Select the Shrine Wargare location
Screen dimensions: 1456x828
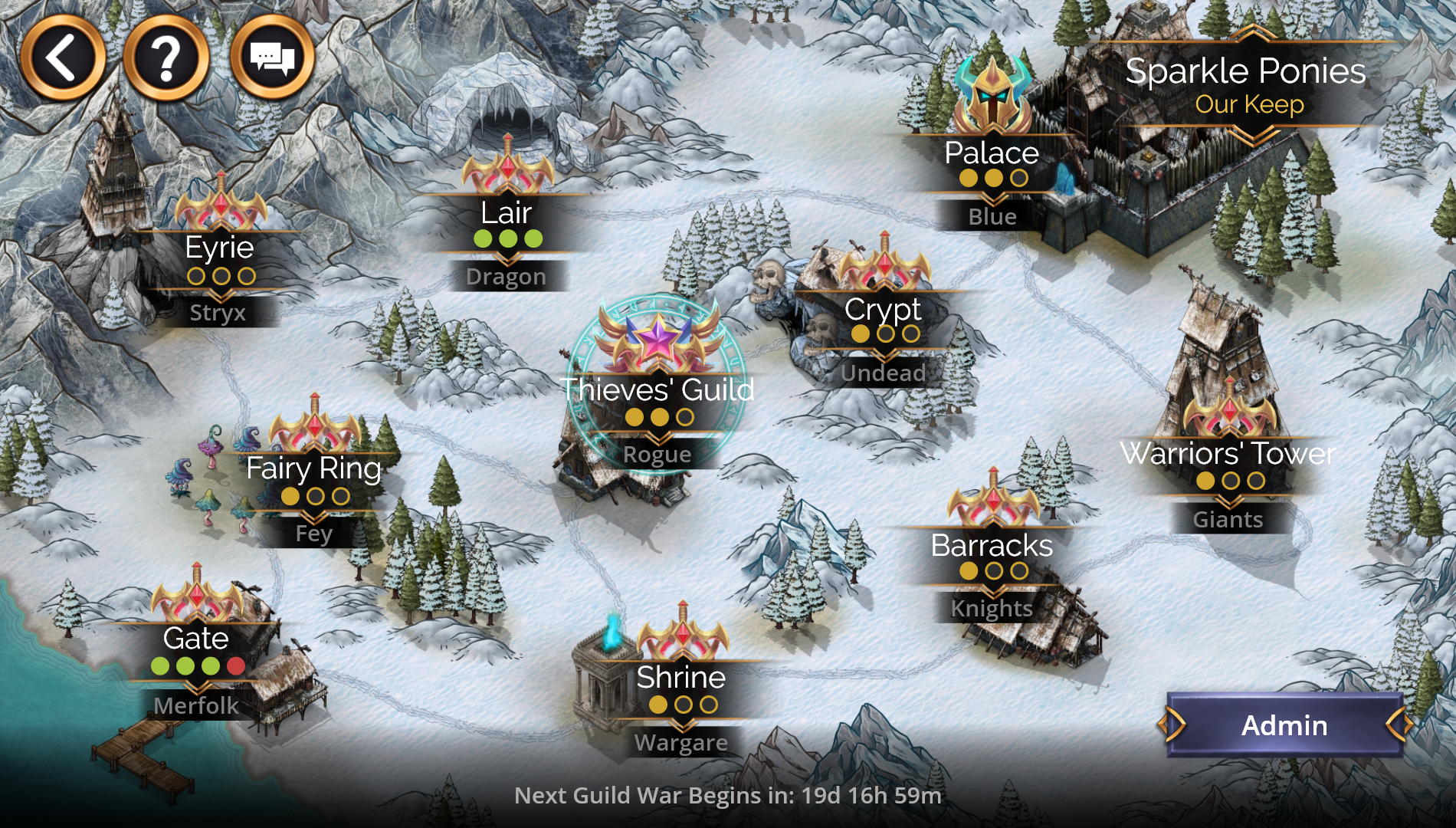(x=681, y=678)
